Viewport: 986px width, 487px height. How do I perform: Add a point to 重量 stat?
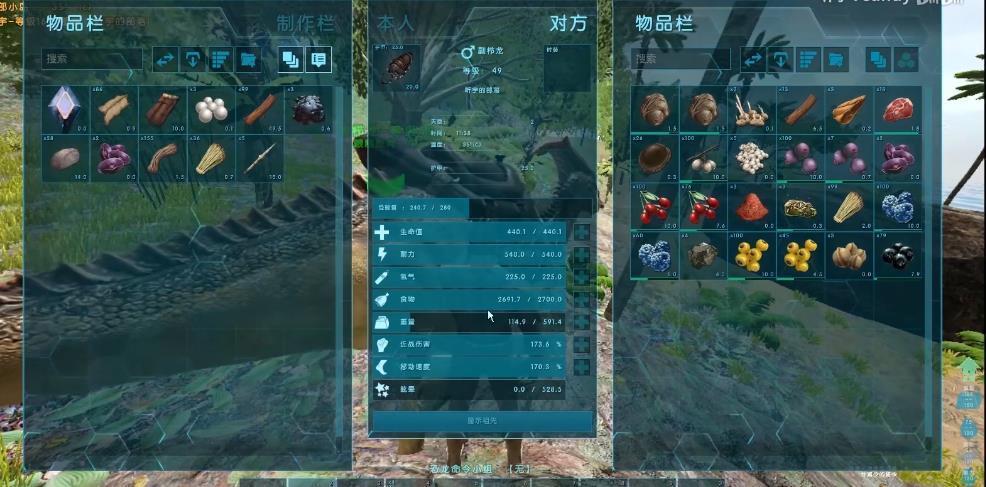pos(581,321)
